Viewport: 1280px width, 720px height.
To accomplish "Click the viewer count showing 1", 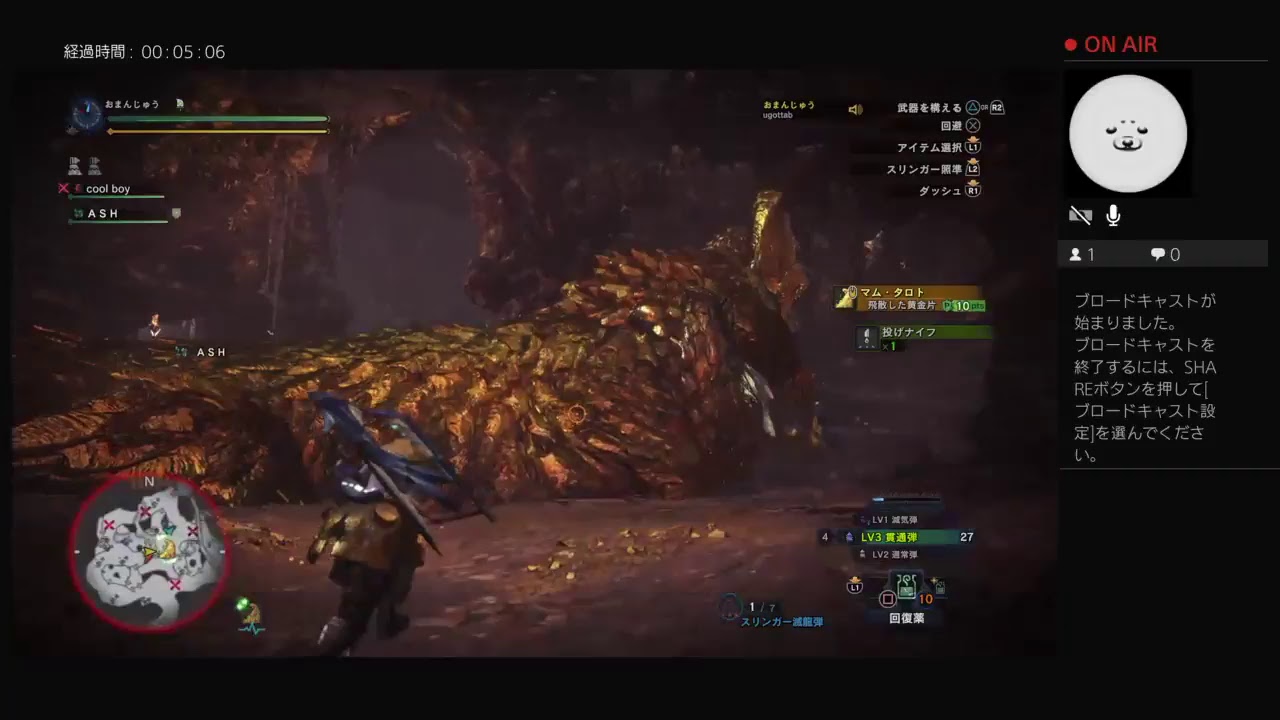I will coord(1081,254).
